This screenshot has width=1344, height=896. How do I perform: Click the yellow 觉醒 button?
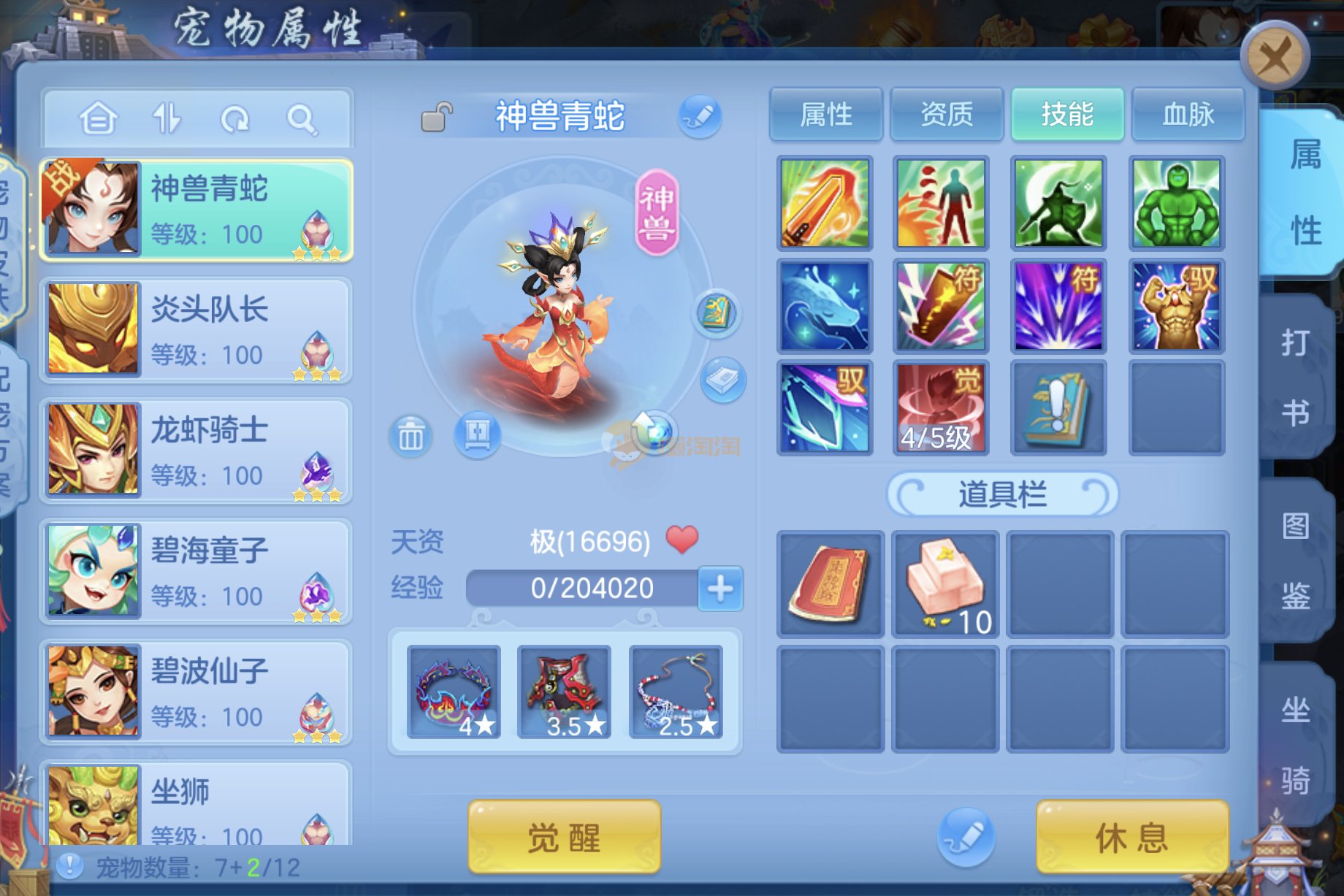[564, 837]
